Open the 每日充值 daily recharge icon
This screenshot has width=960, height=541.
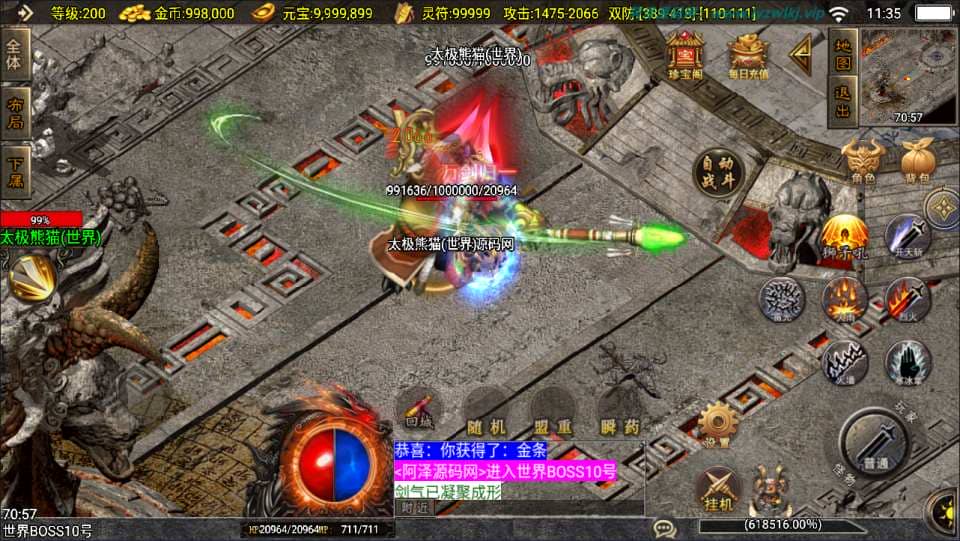(x=747, y=55)
